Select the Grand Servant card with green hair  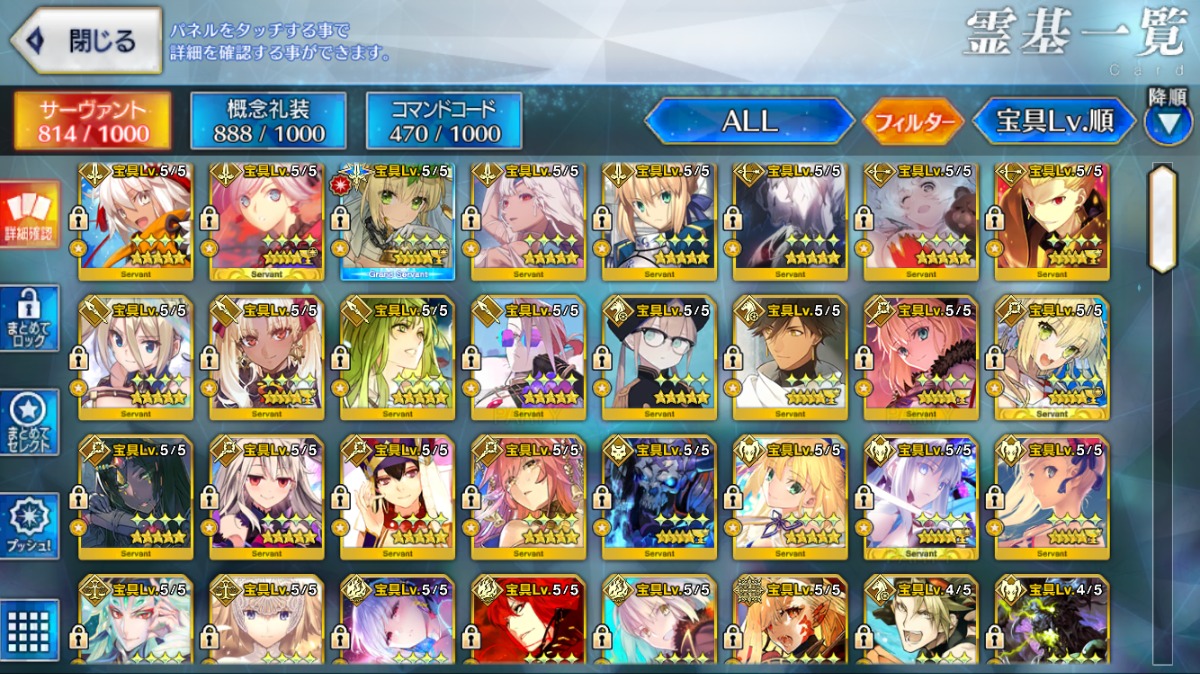coord(398,221)
